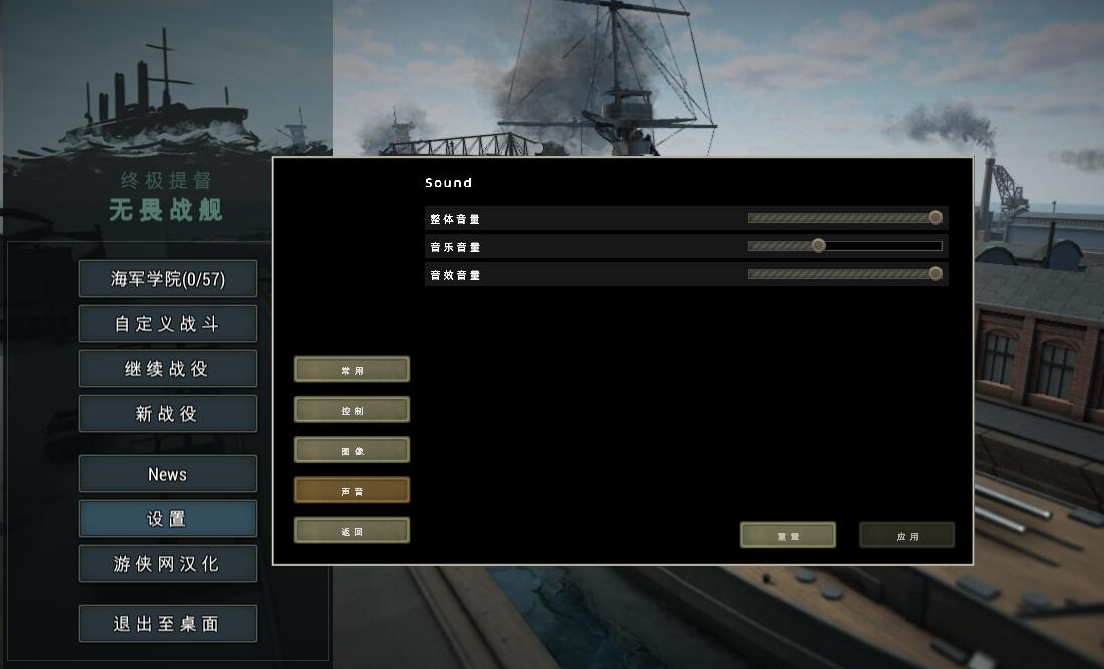
Task: Open the 游侠网汉化 entry
Action: point(168,564)
